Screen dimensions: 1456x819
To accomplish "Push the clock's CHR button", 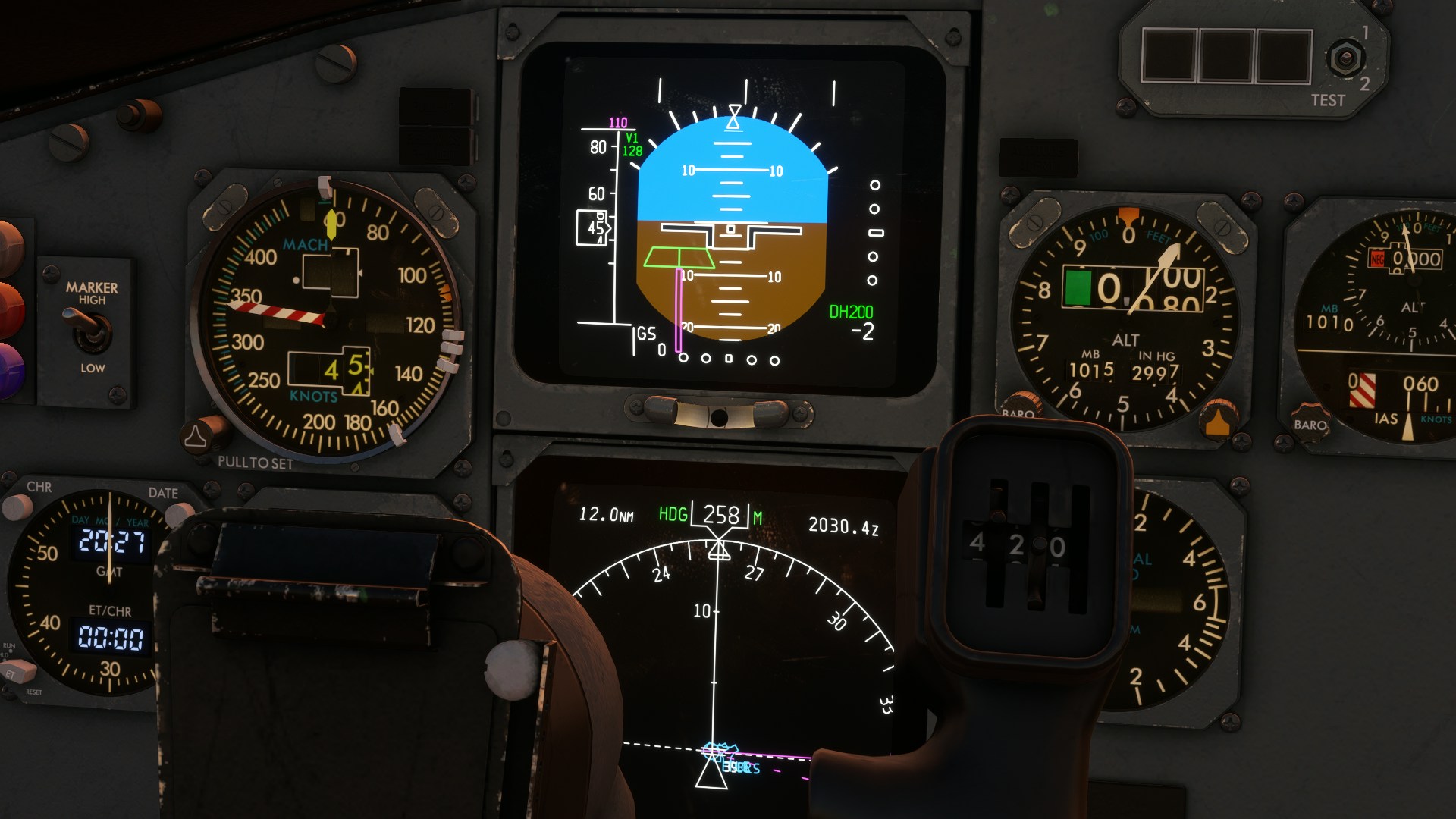I will (x=17, y=506).
